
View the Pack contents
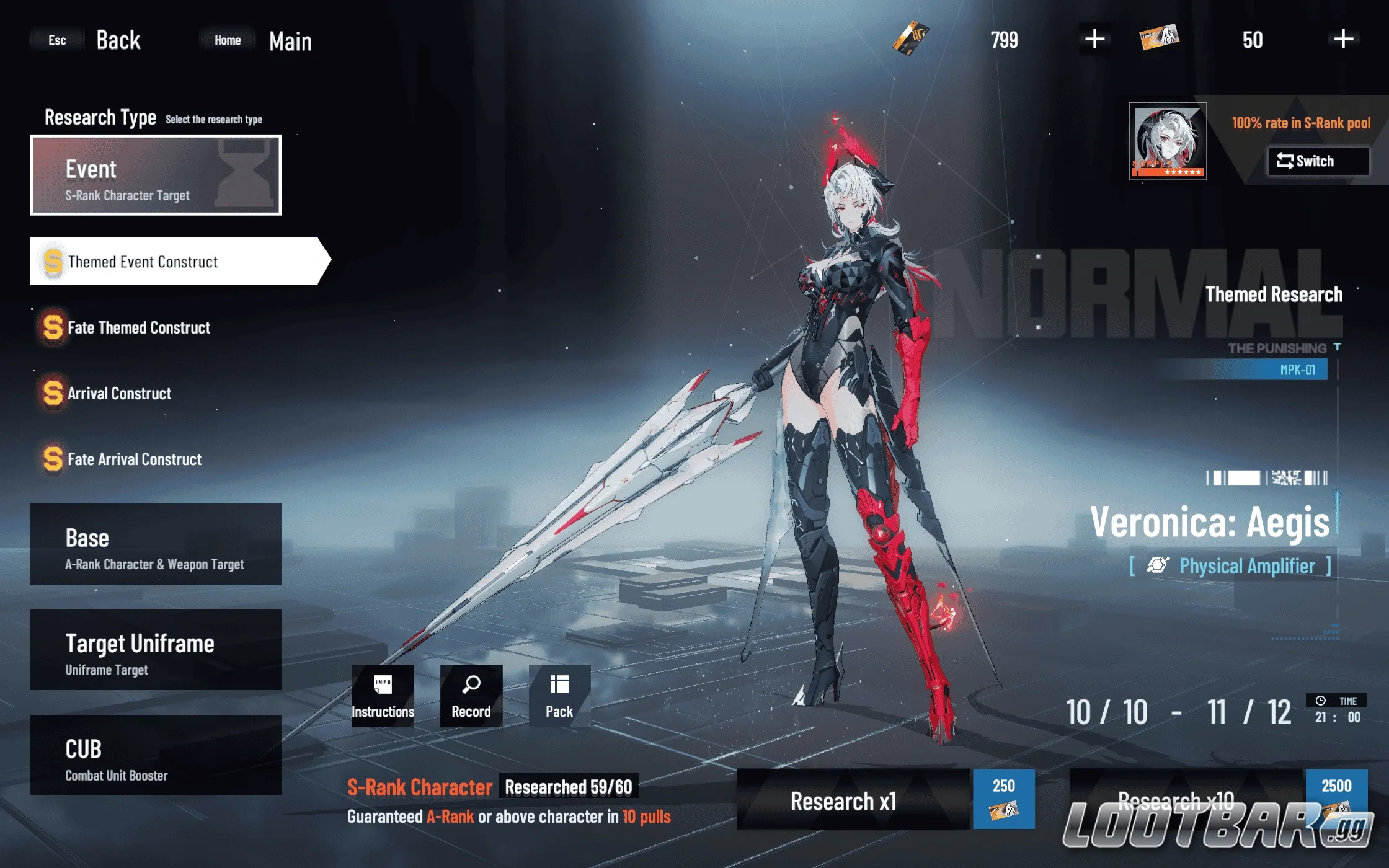pyautogui.click(x=558, y=697)
